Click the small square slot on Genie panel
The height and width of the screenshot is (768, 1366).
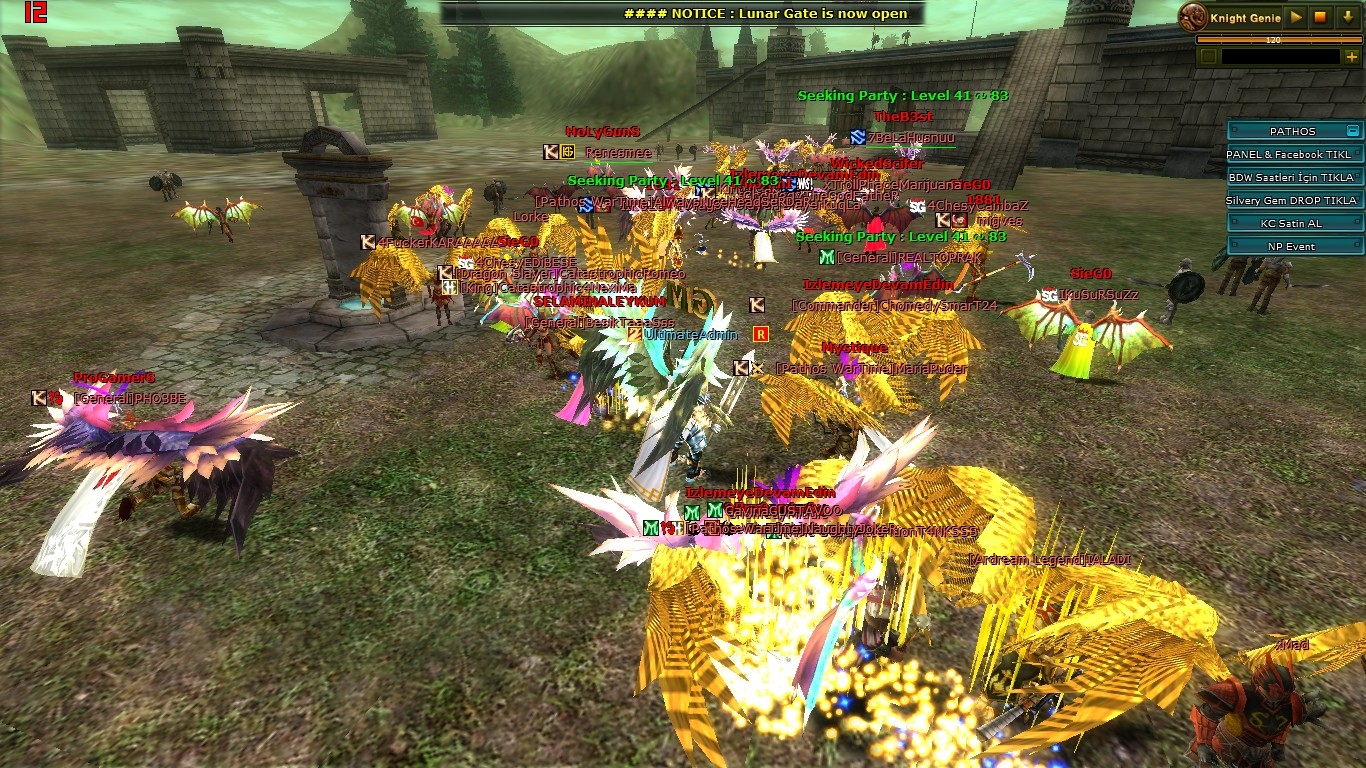point(1208,57)
